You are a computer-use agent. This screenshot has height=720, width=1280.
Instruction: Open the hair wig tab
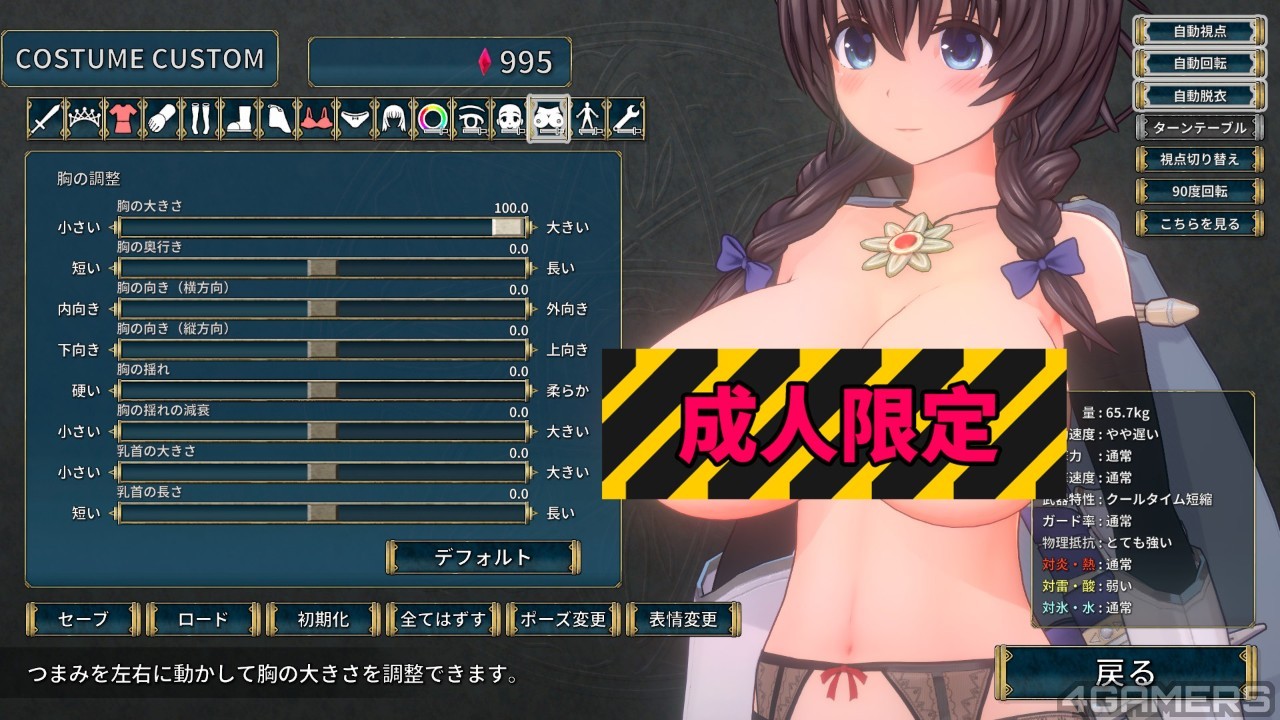click(394, 119)
